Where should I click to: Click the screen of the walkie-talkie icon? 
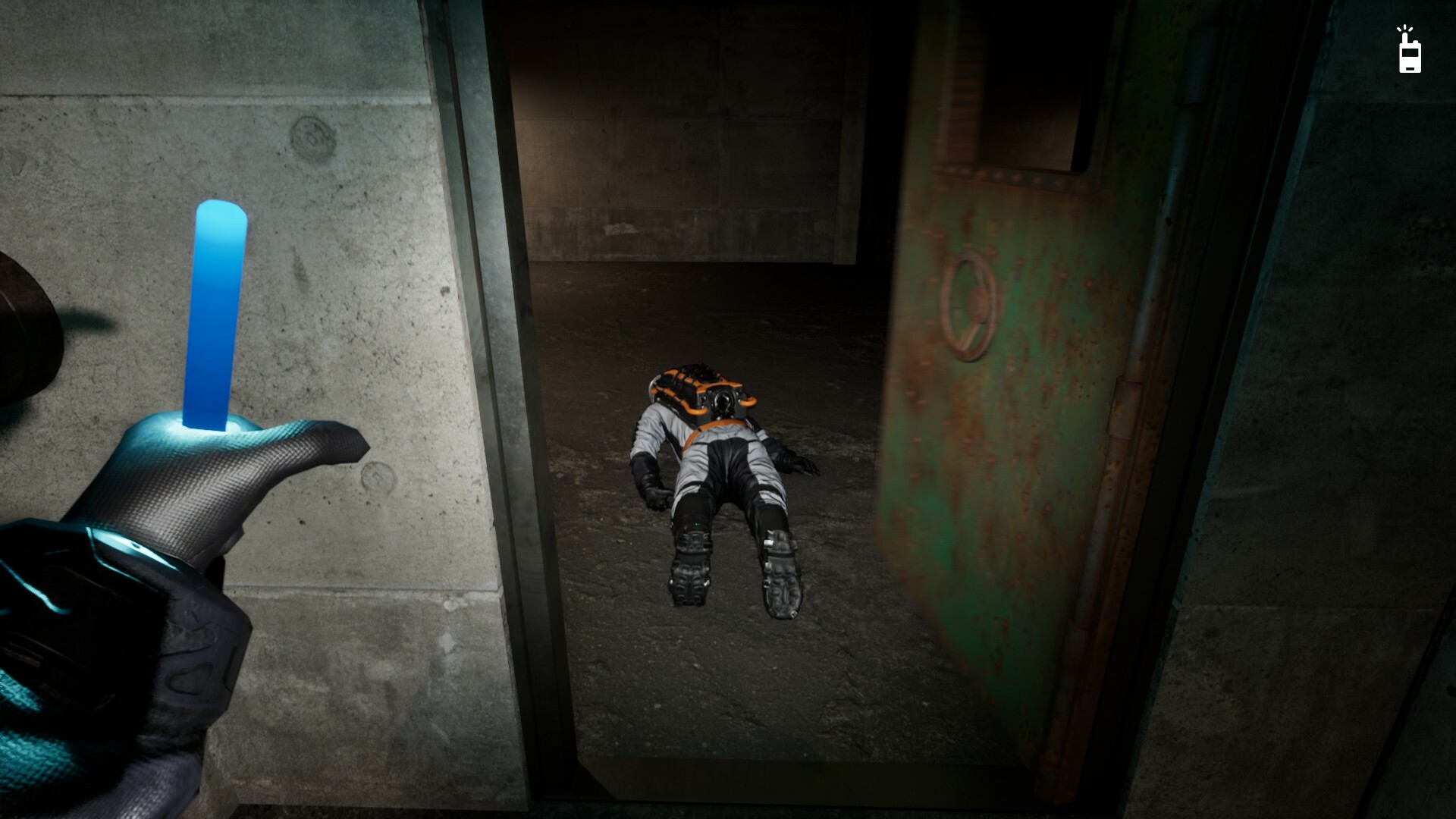click(x=1410, y=52)
